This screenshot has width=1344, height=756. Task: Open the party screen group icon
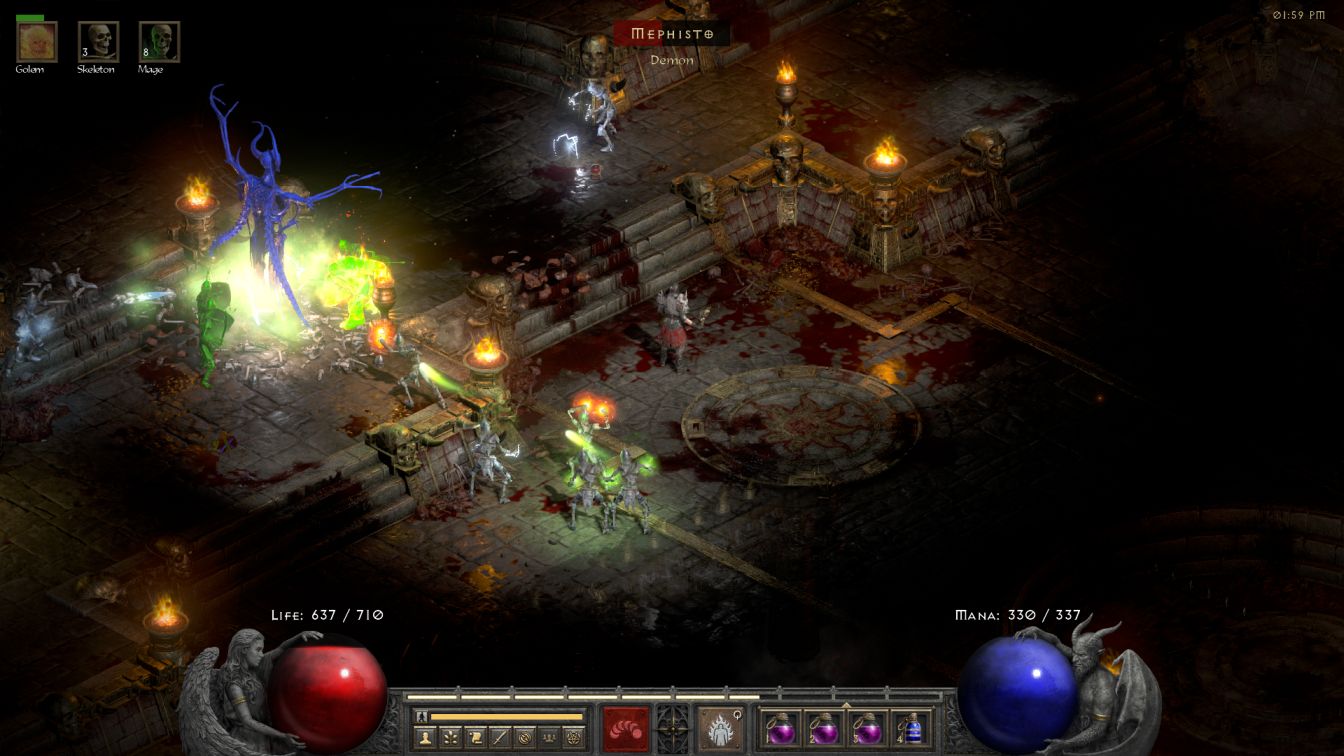(549, 738)
